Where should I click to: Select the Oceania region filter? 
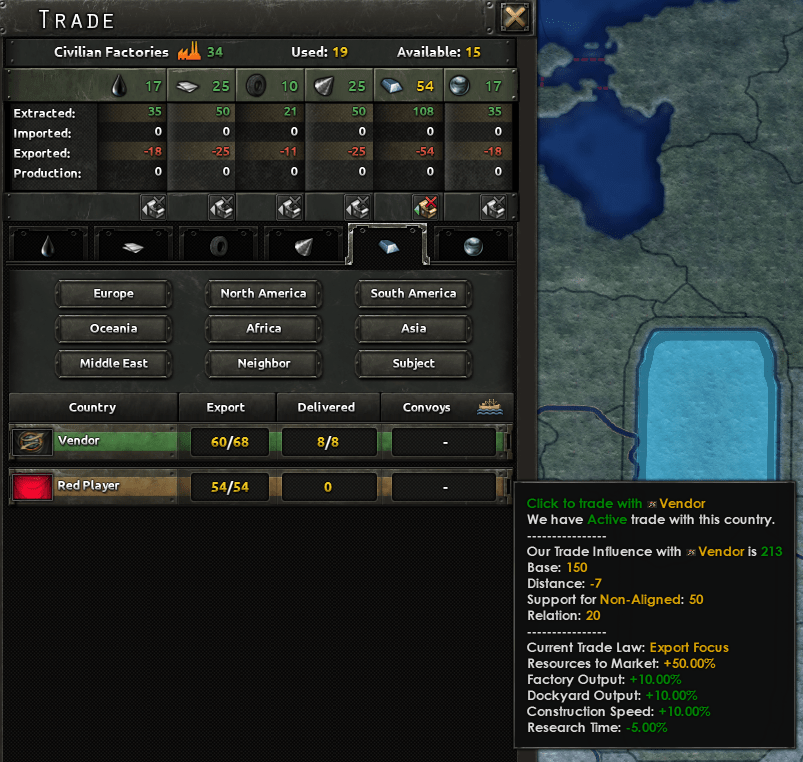click(113, 329)
